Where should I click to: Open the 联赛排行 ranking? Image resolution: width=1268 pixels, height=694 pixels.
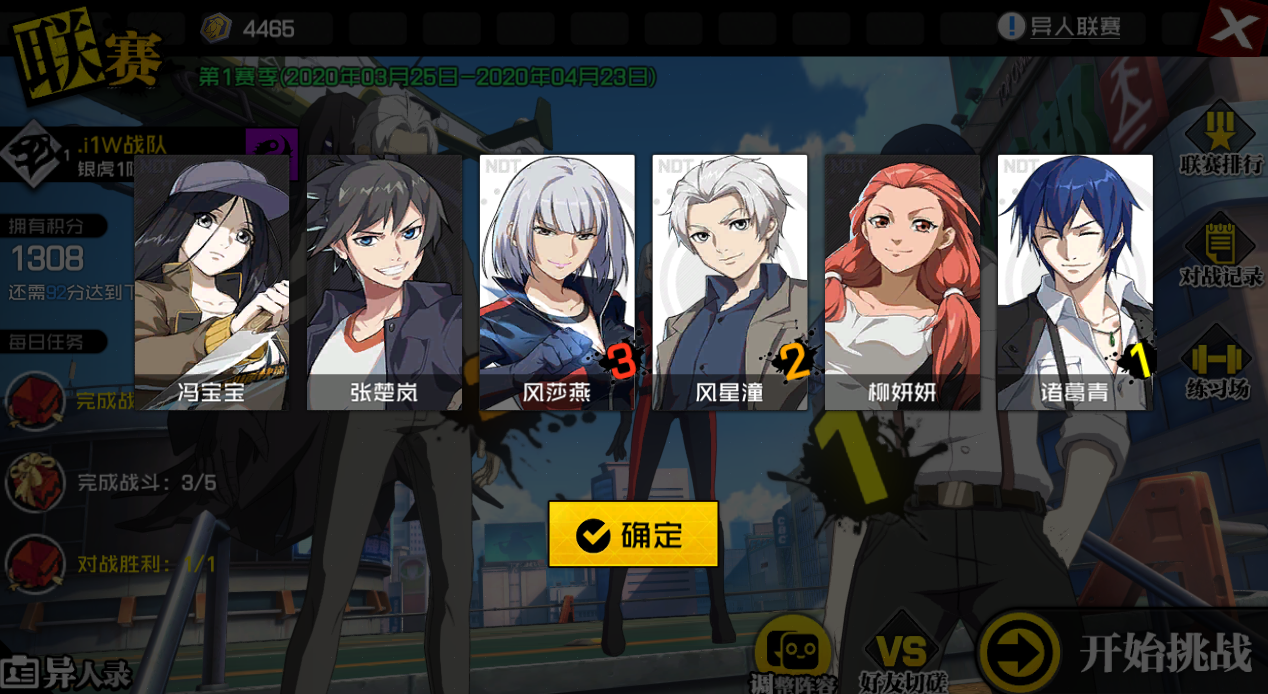click(x=1220, y=141)
